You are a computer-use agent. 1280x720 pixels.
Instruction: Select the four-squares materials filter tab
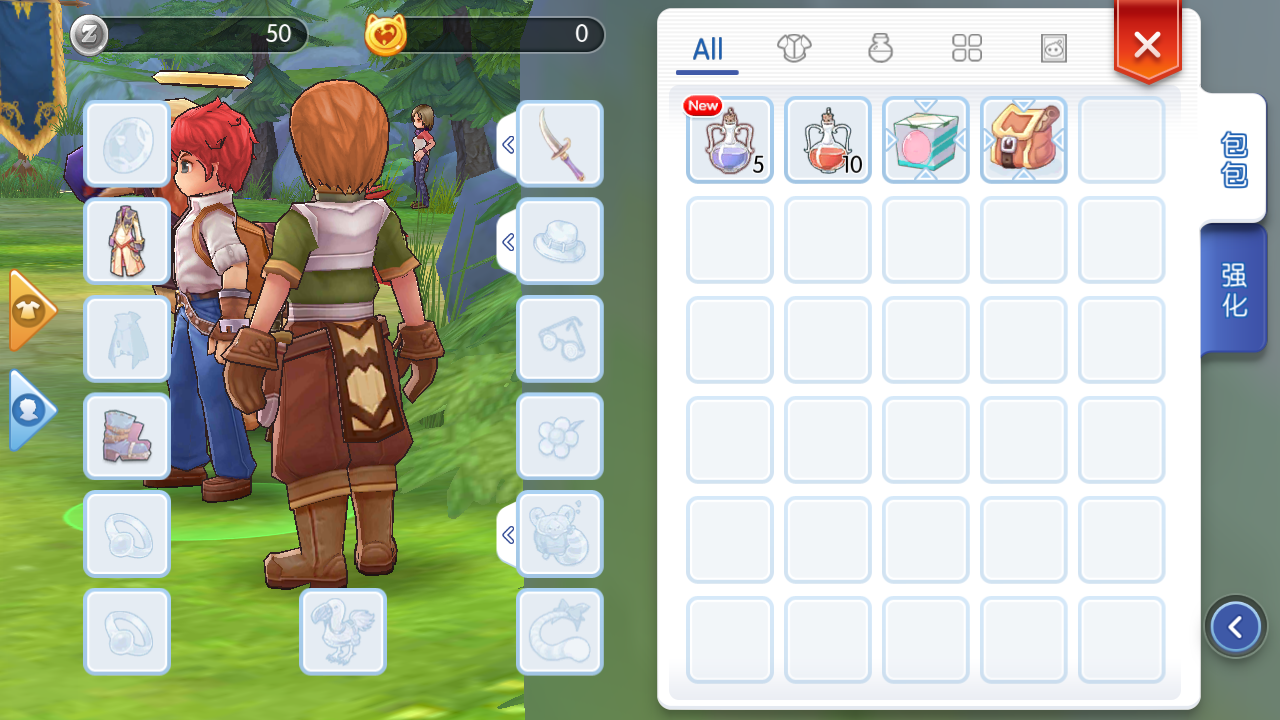tap(967, 48)
